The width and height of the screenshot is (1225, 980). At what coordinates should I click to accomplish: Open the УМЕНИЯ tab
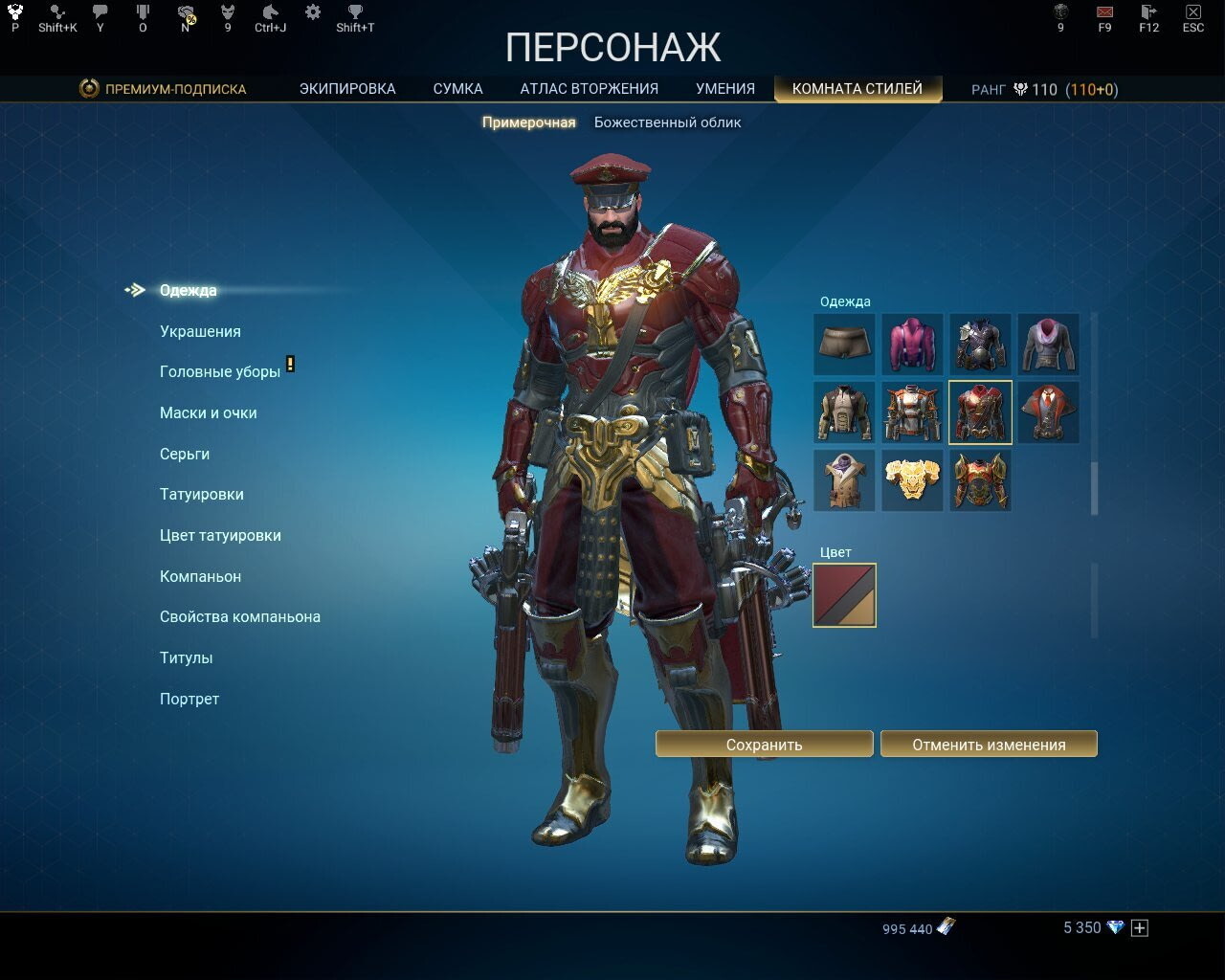[724, 88]
